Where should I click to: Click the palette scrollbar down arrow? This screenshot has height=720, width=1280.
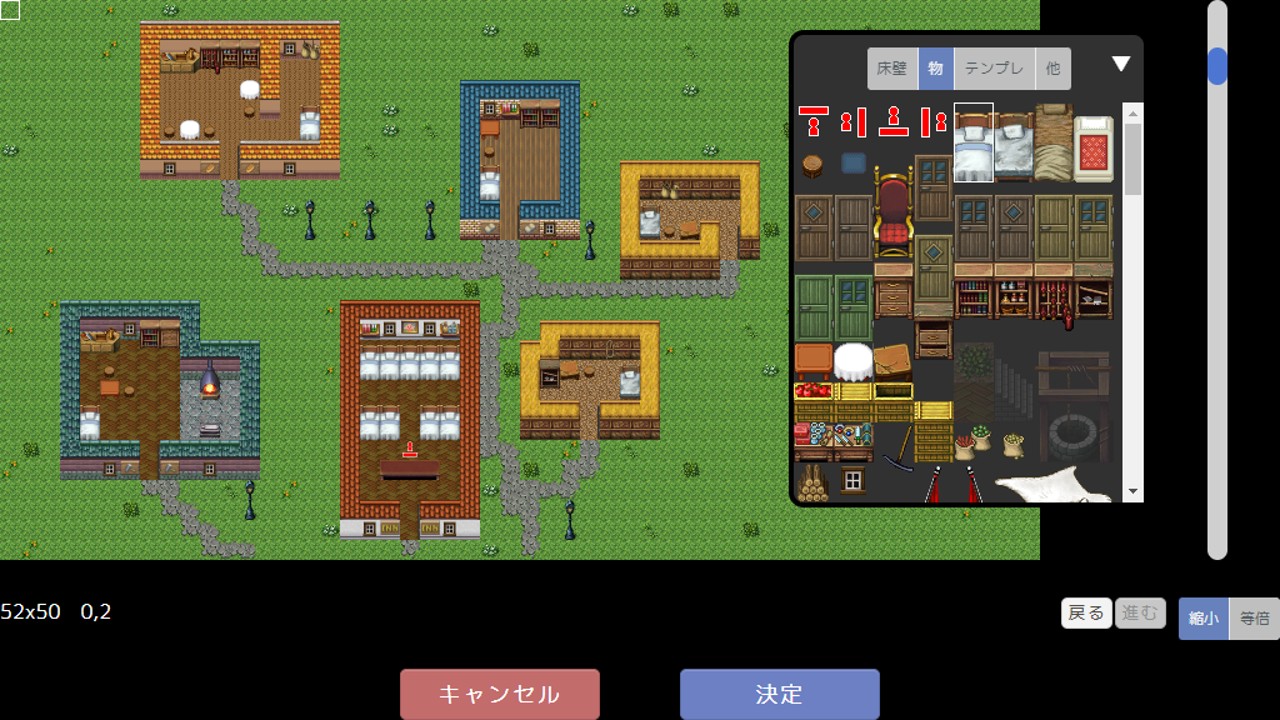(1131, 490)
